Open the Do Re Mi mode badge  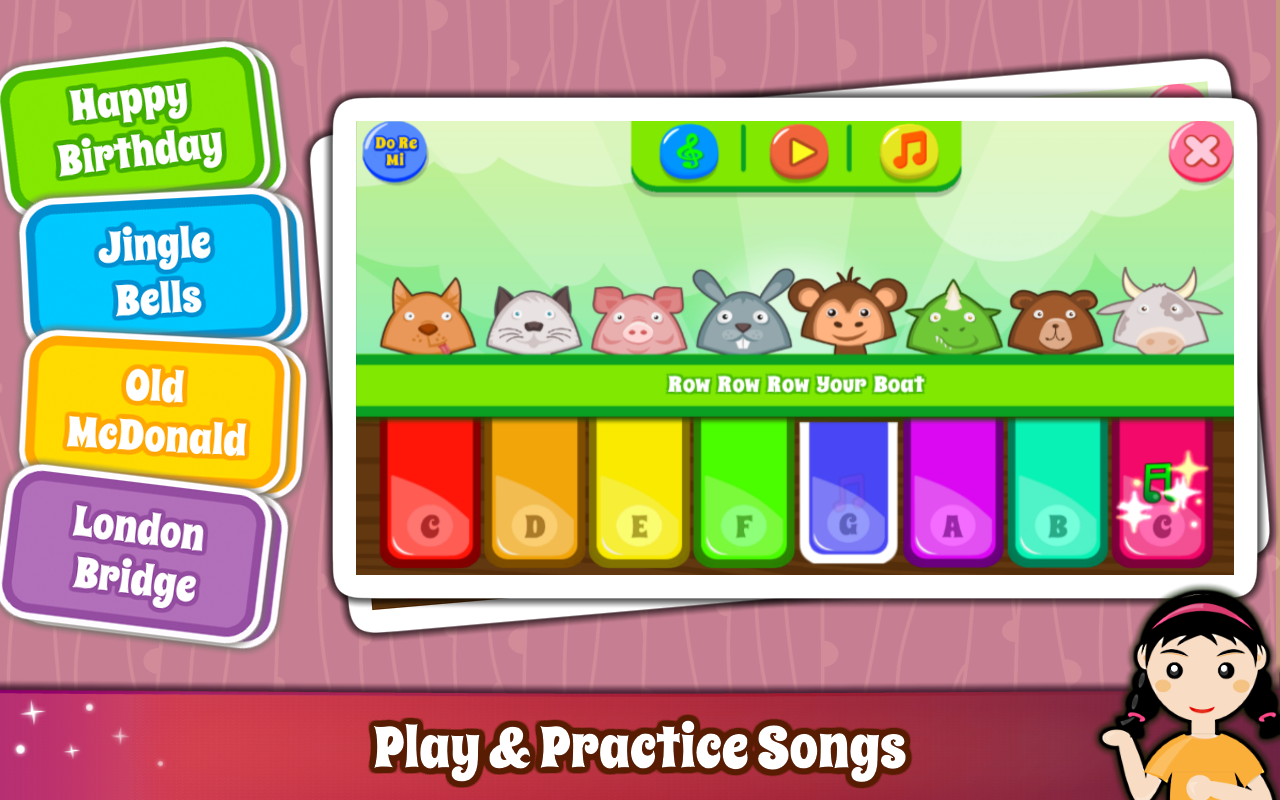tap(395, 153)
